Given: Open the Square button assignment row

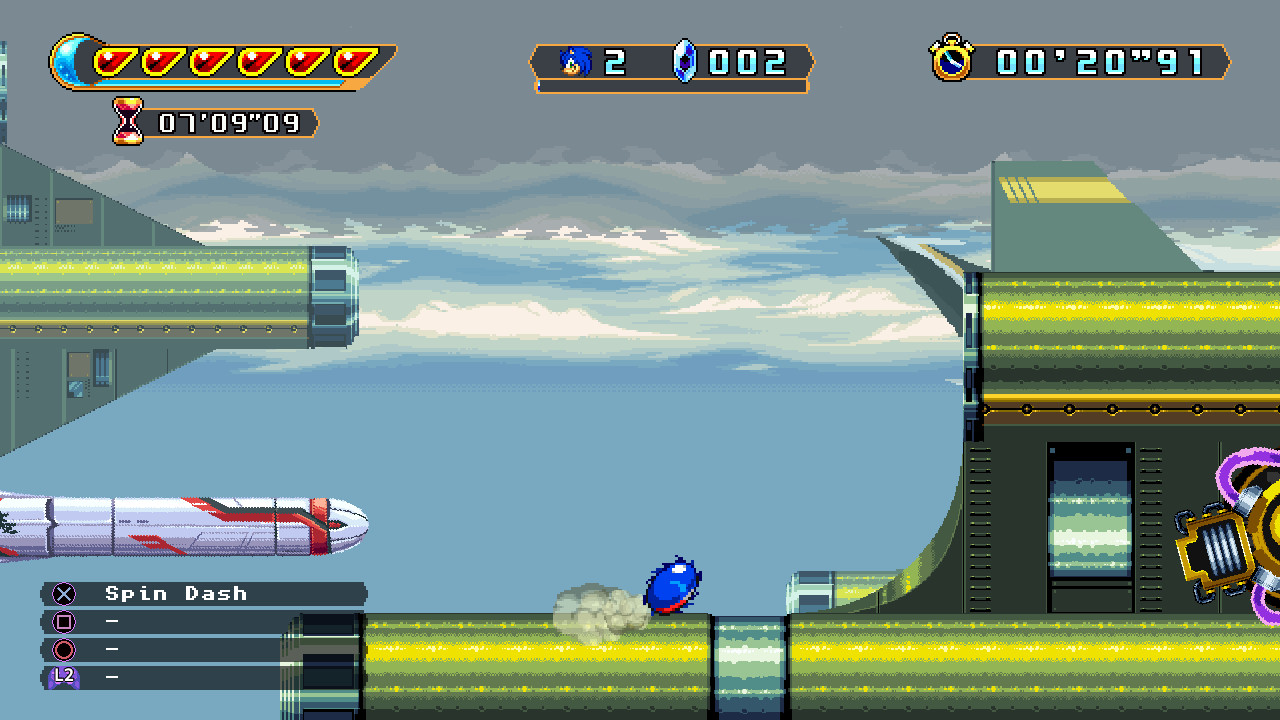Looking at the screenshot, I should tap(200, 622).
